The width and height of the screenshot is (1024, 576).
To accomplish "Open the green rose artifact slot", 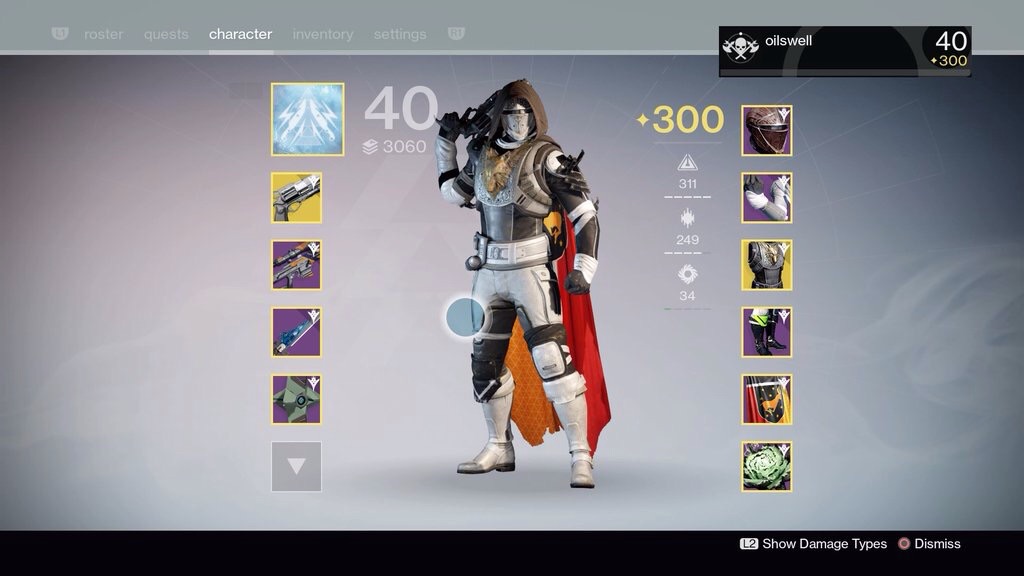I will [x=767, y=466].
